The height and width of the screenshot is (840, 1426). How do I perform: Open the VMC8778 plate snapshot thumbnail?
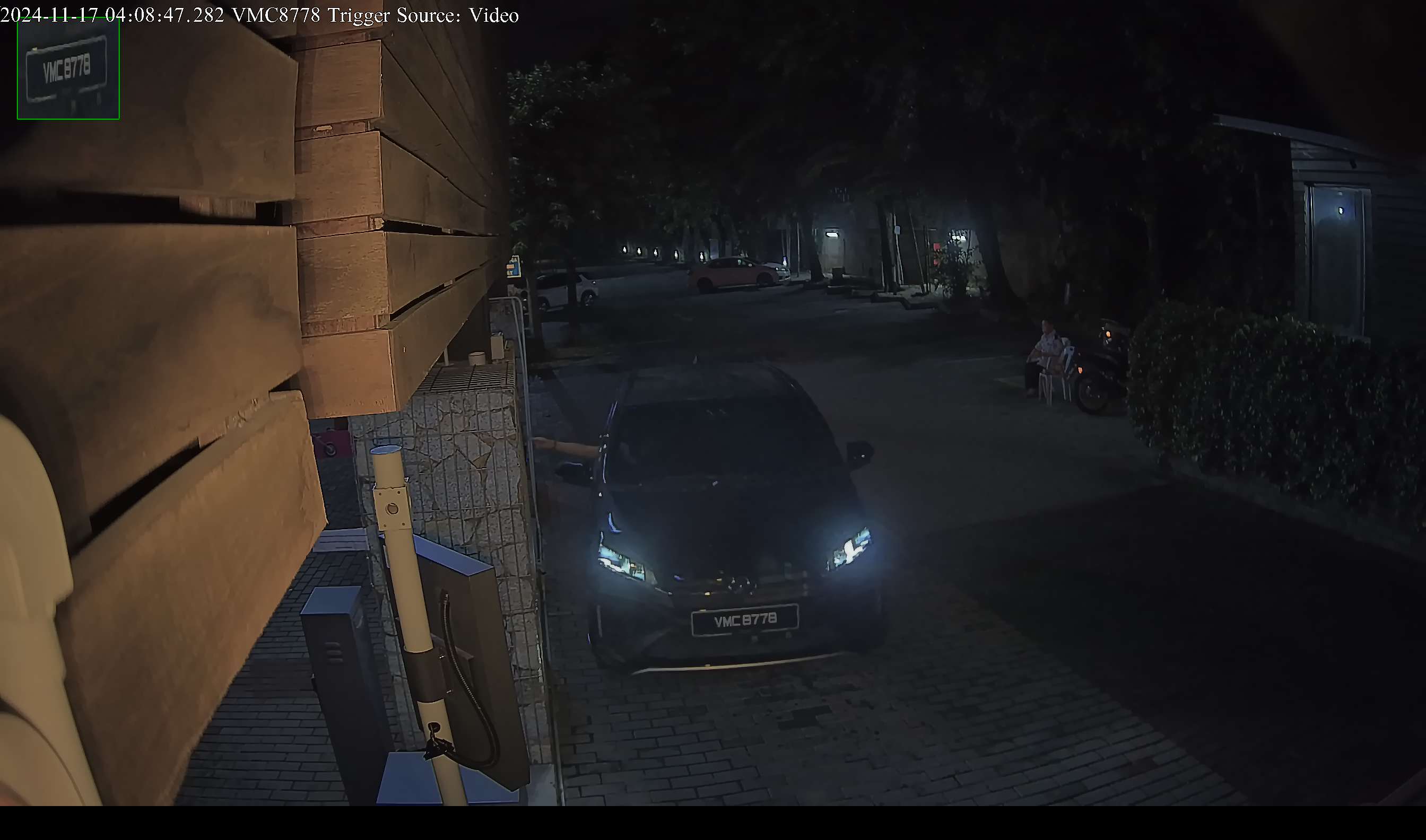(x=68, y=68)
